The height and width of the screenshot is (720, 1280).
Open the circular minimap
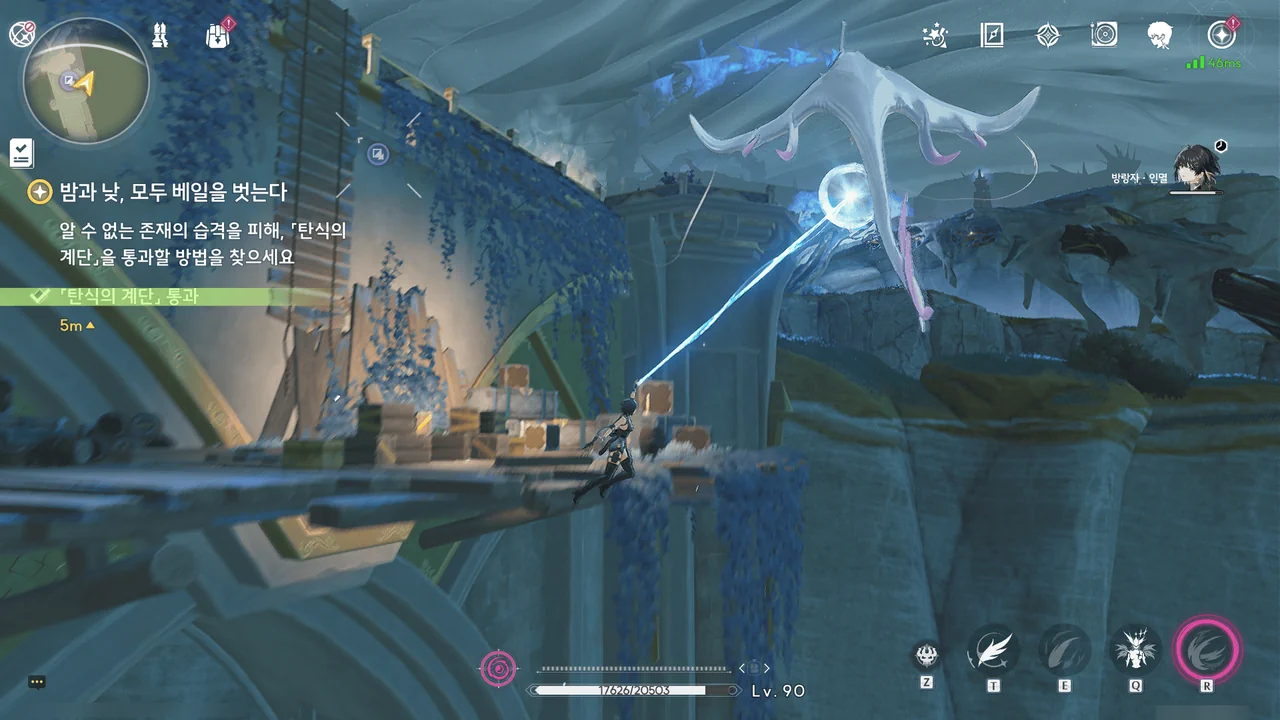click(x=86, y=80)
